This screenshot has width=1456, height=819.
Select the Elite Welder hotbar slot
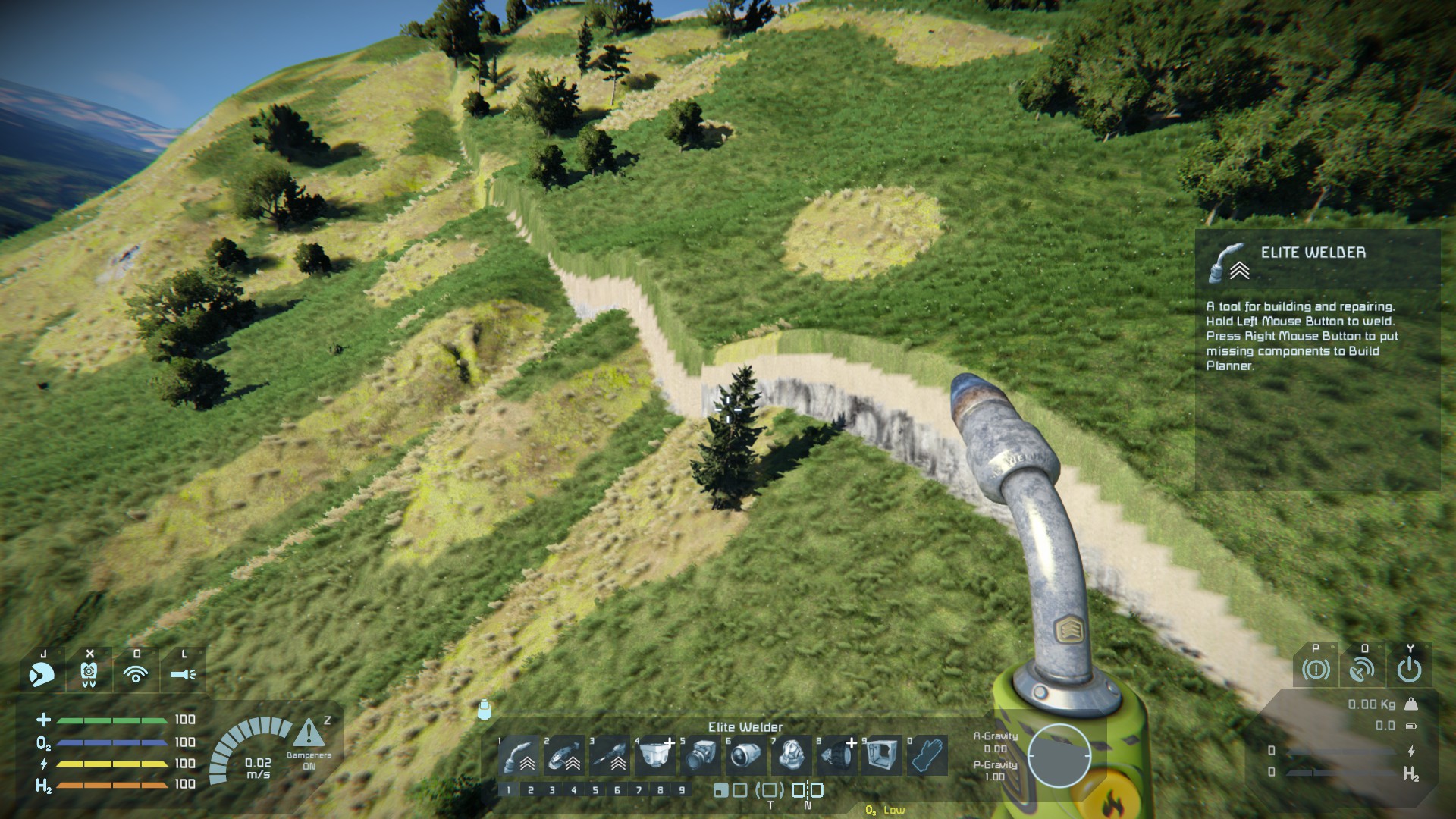tap(519, 755)
